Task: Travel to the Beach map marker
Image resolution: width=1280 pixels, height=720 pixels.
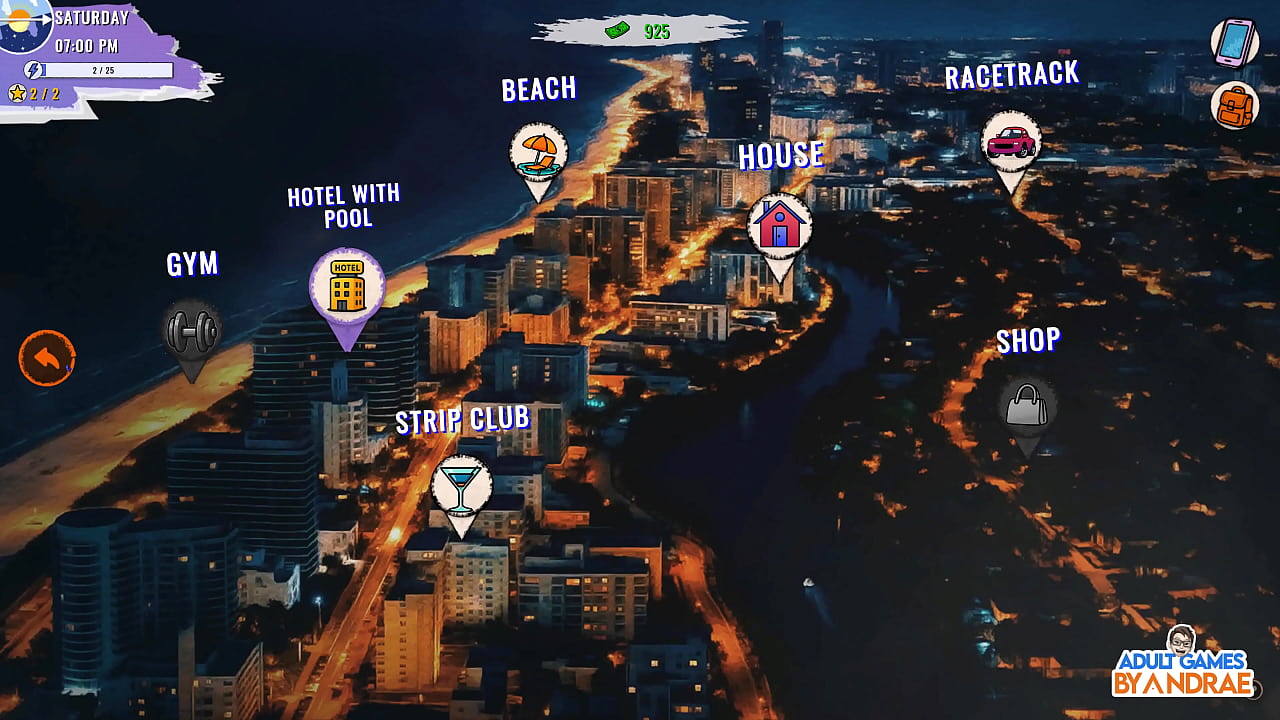Action: 539,153
